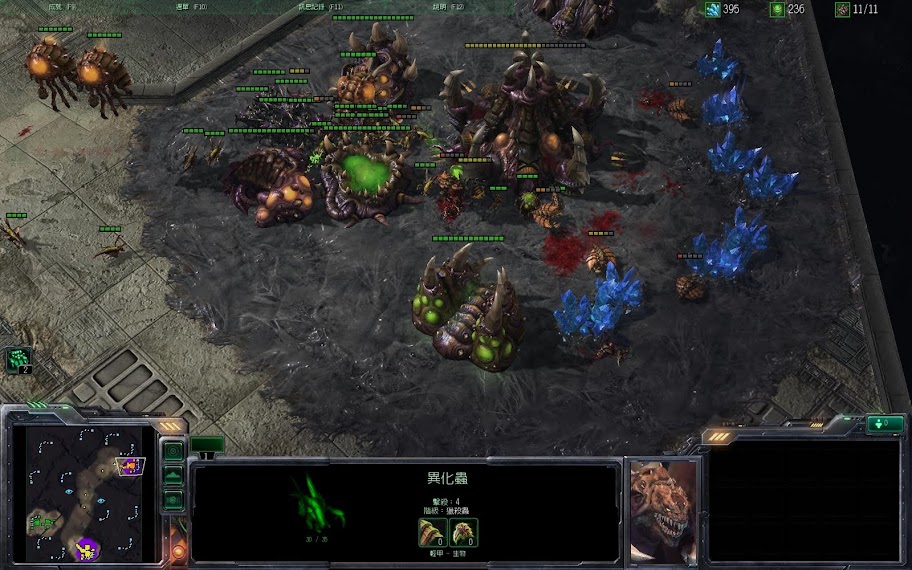Screen dimensions: 912x570
Task: Click the idle worker button showing 2
Action: click(x=19, y=359)
